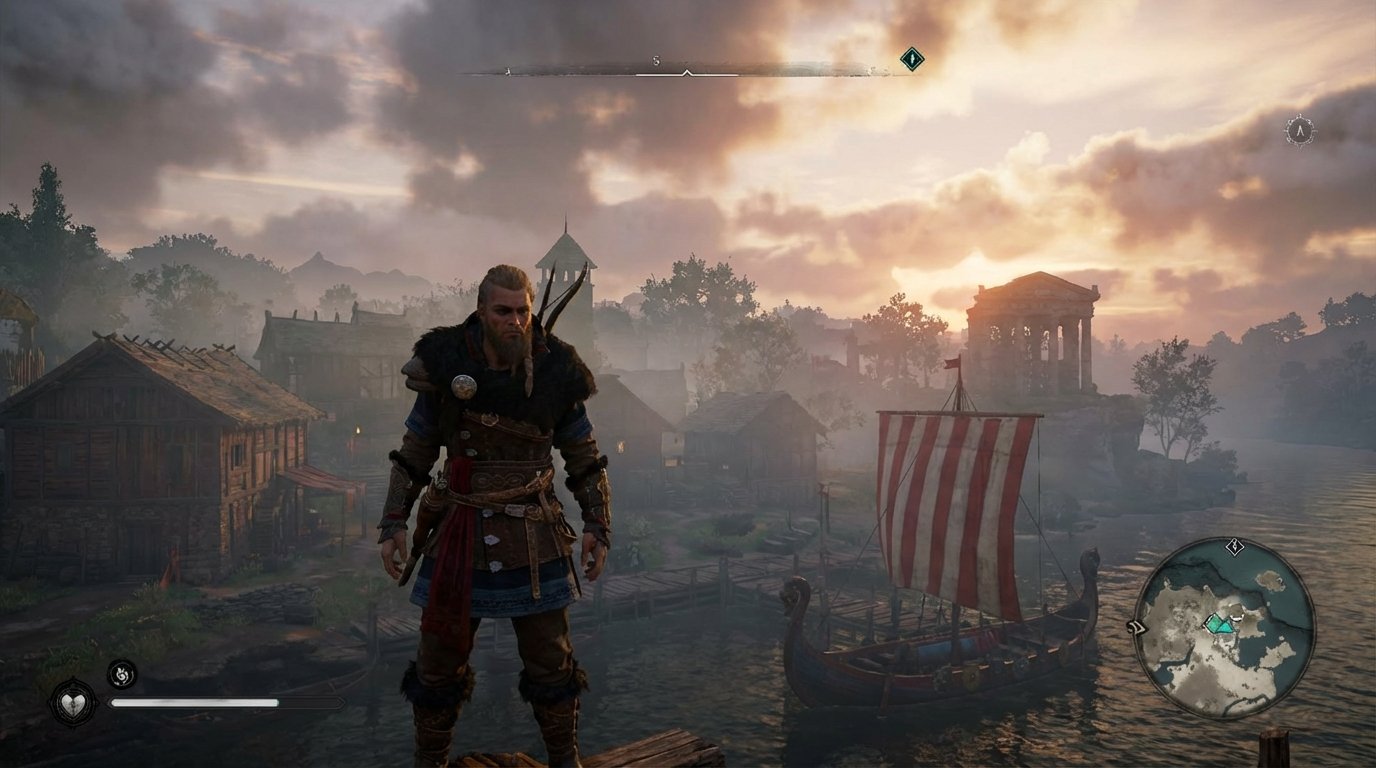Click the raven marker atop the minimap
The height and width of the screenshot is (768, 1376).
click(1233, 546)
